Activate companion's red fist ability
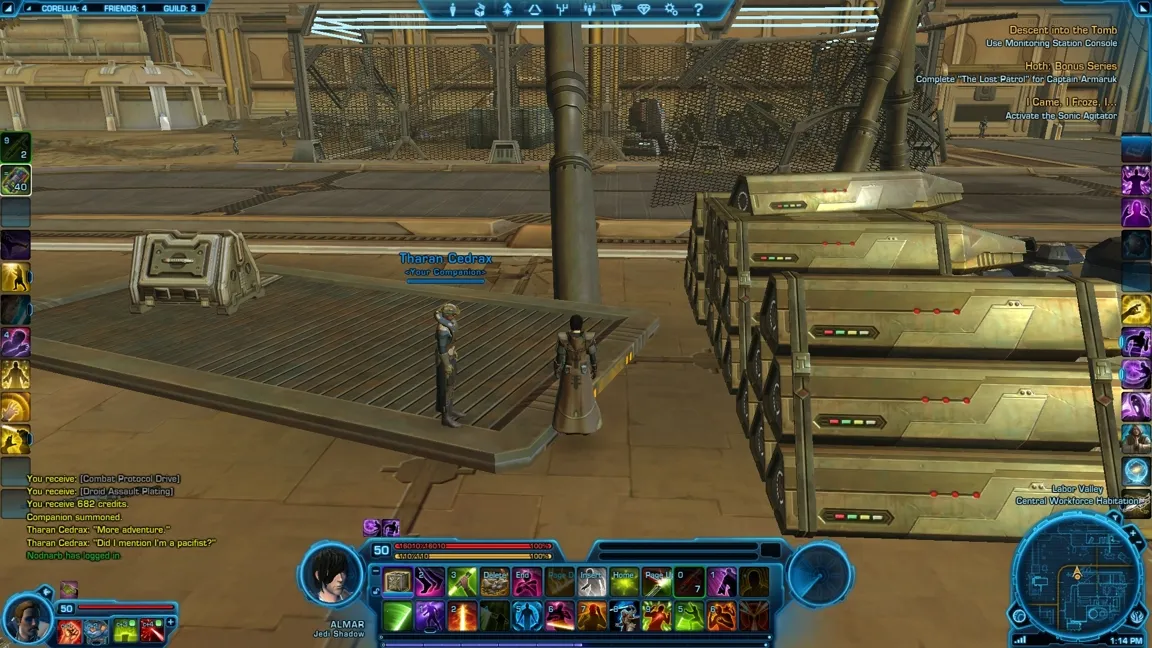Image resolution: width=1152 pixels, height=648 pixels. click(x=70, y=631)
